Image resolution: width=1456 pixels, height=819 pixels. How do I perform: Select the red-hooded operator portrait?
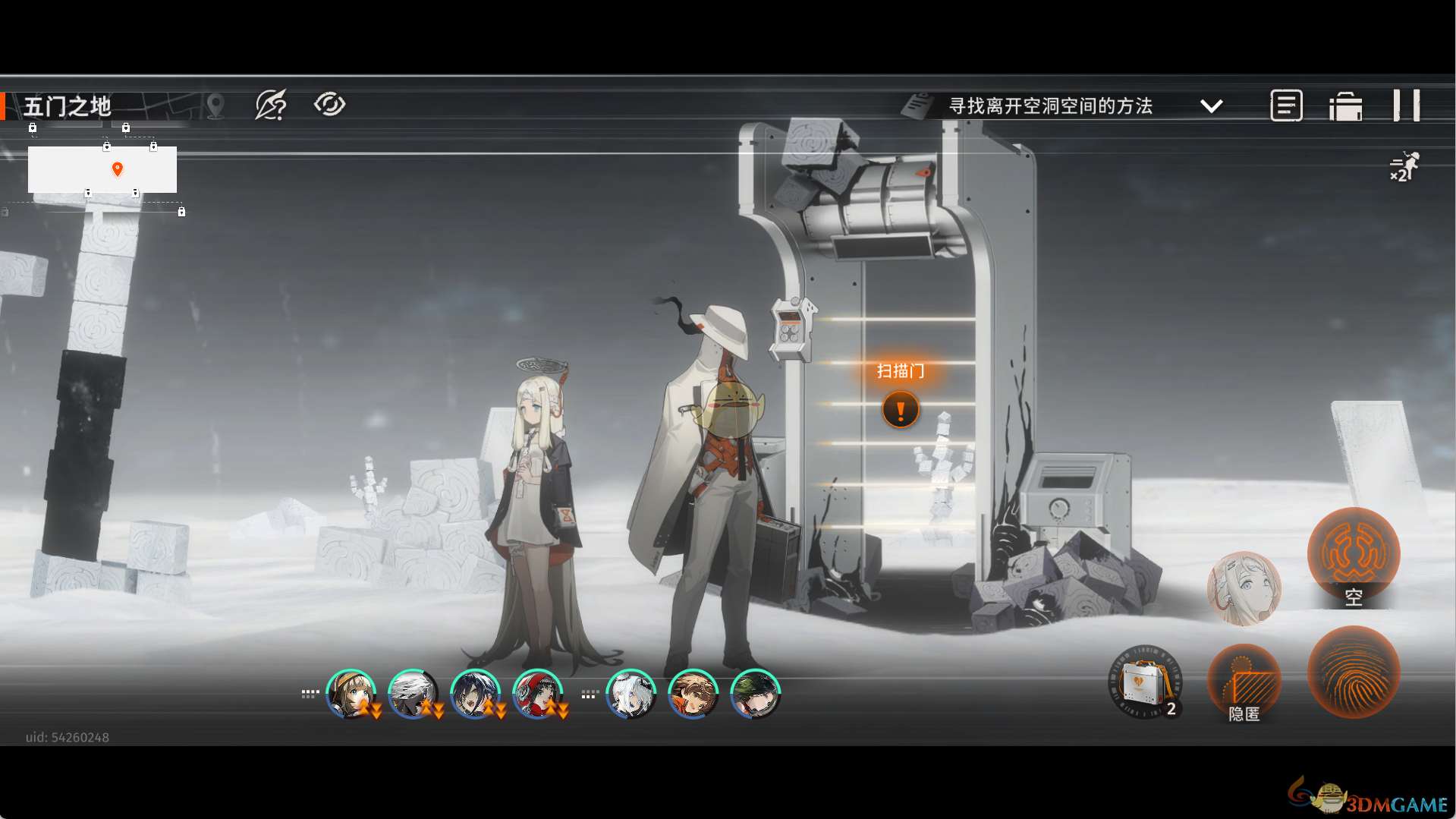[x=537, y=694]
